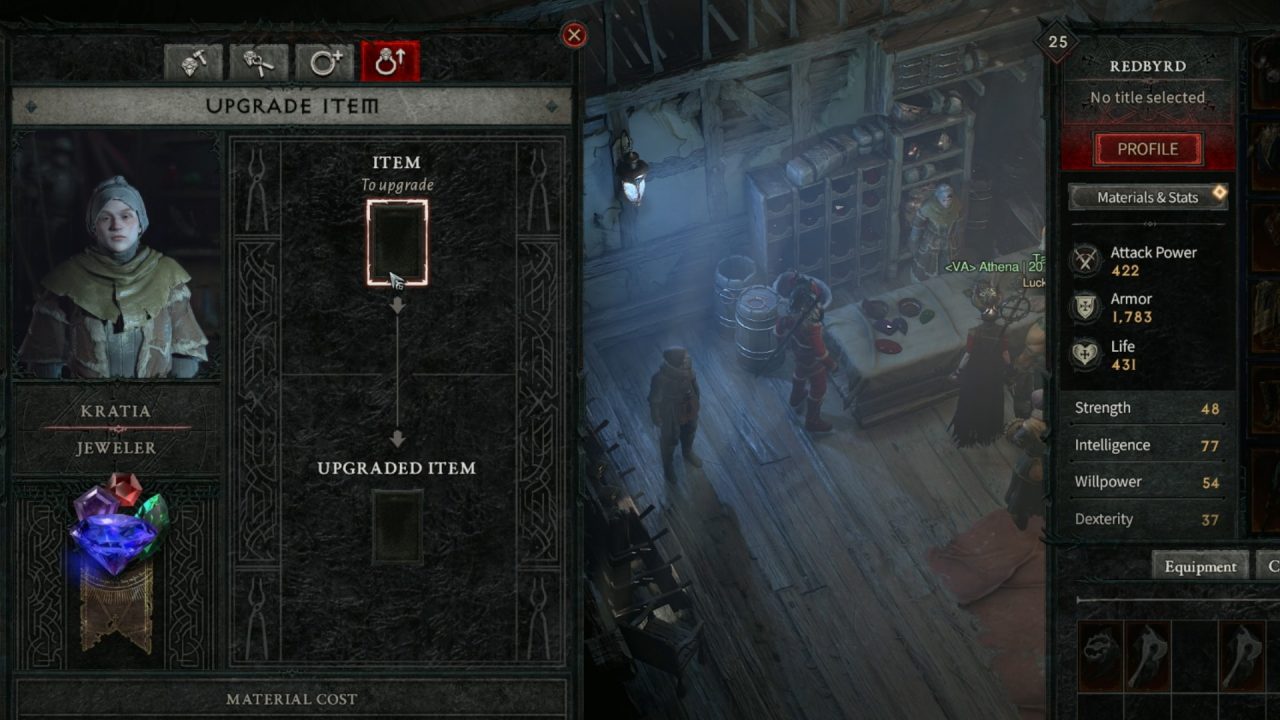Open the No title selected selector
Screen dimensions: 1280x720
[1146, 97]
